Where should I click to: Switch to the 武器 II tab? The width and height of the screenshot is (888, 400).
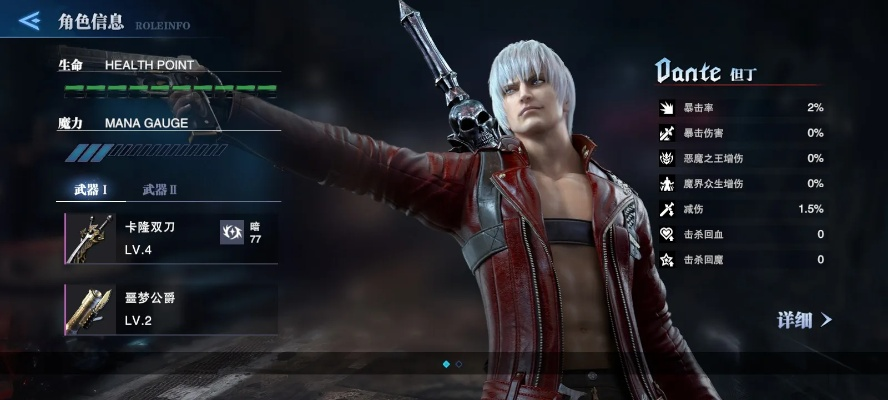tap(160, 189)
